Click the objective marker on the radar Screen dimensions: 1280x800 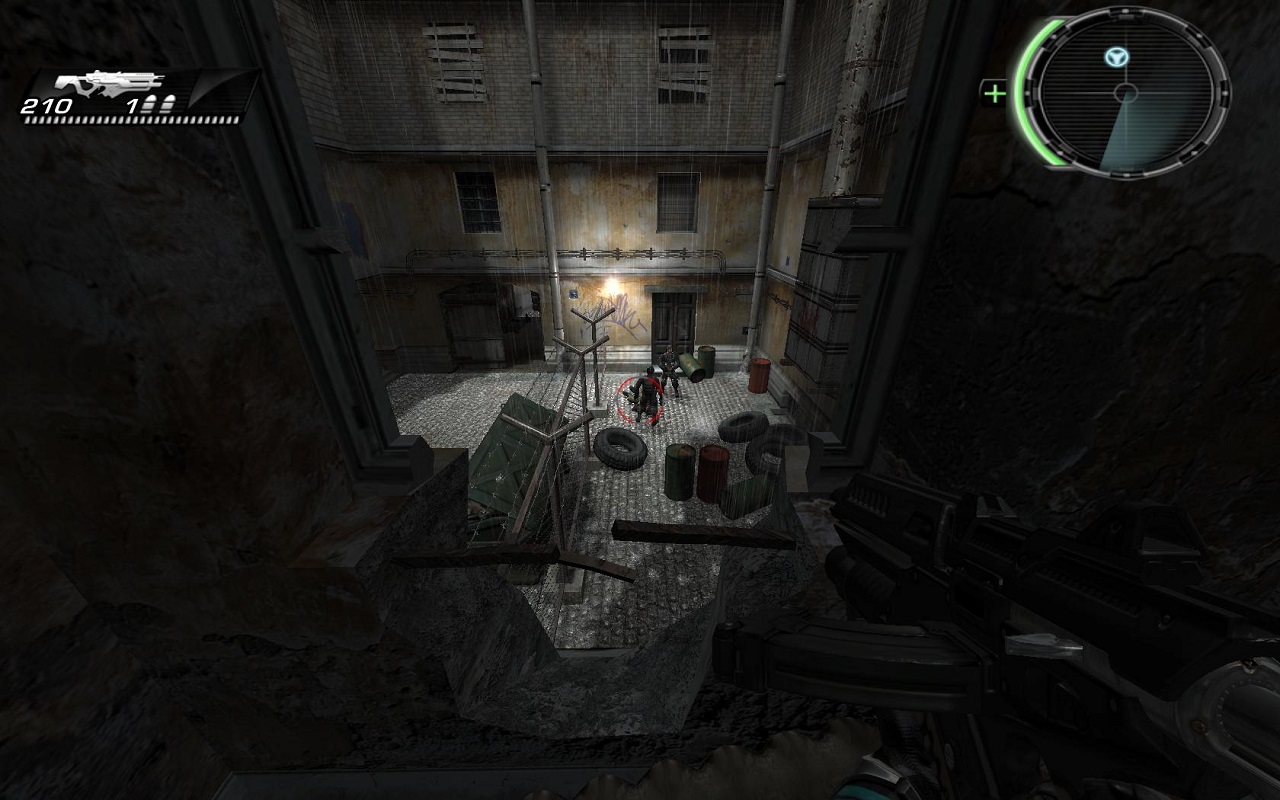click(1112, 57)
